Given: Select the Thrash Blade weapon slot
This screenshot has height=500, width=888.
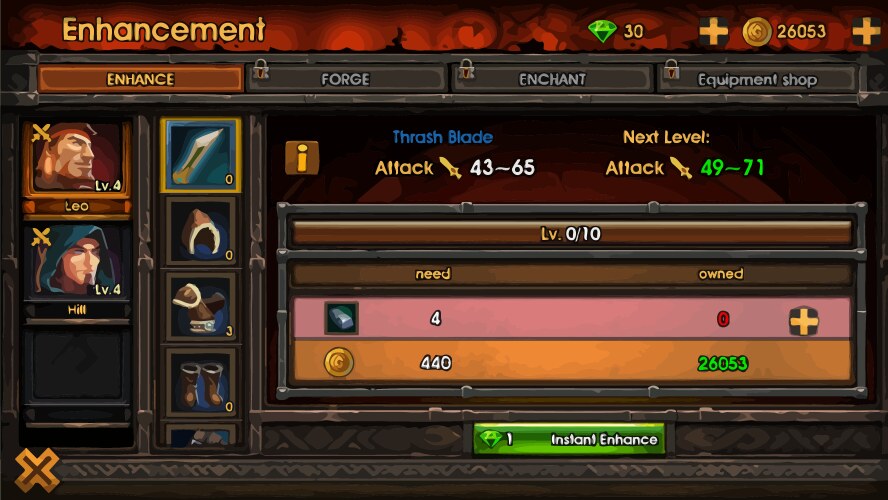Looking at the screenshot, I should (200, 155).
